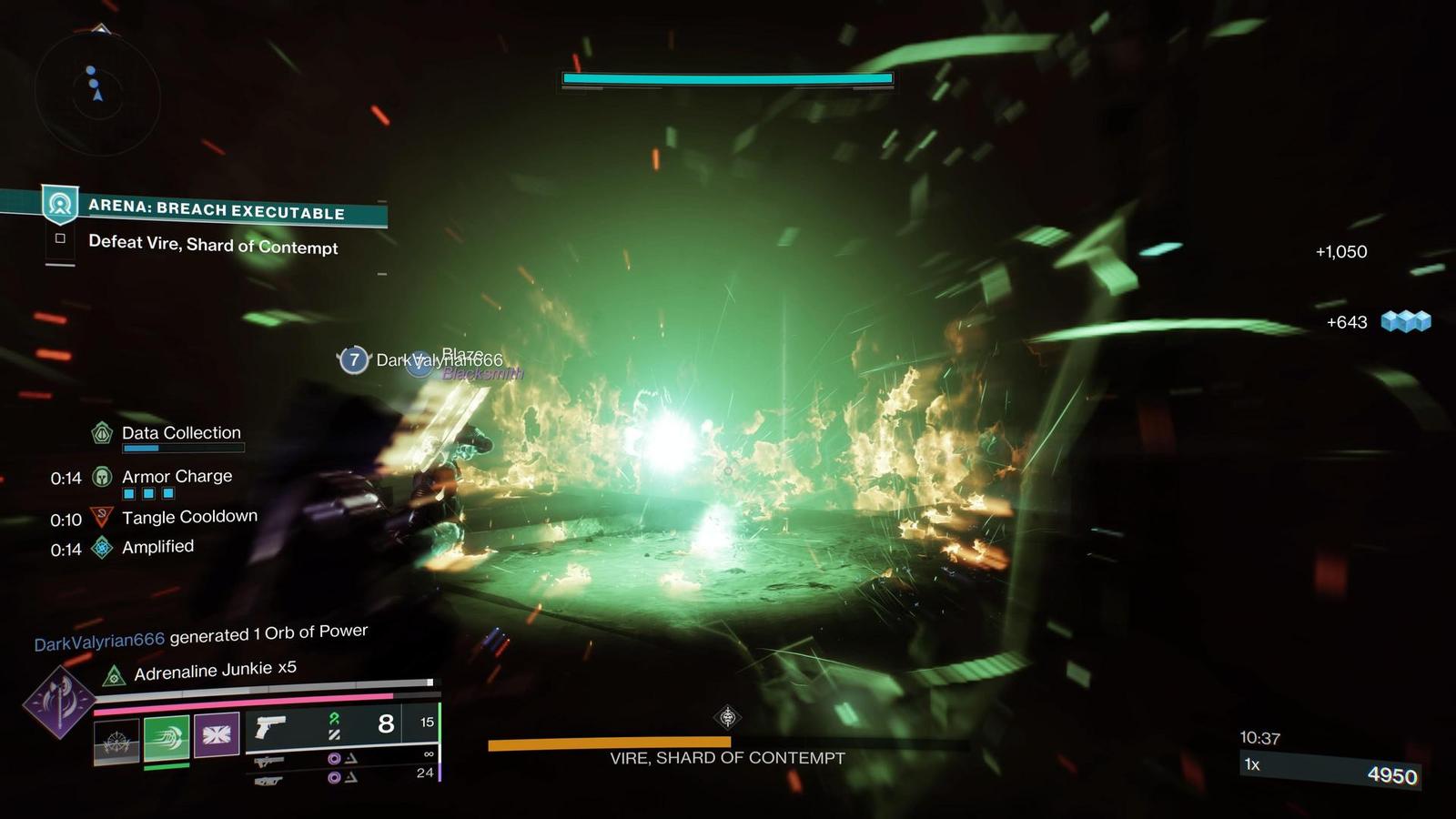Click the Data Collection buff icon
The image size is (1456, 819).
click(103, 433)
